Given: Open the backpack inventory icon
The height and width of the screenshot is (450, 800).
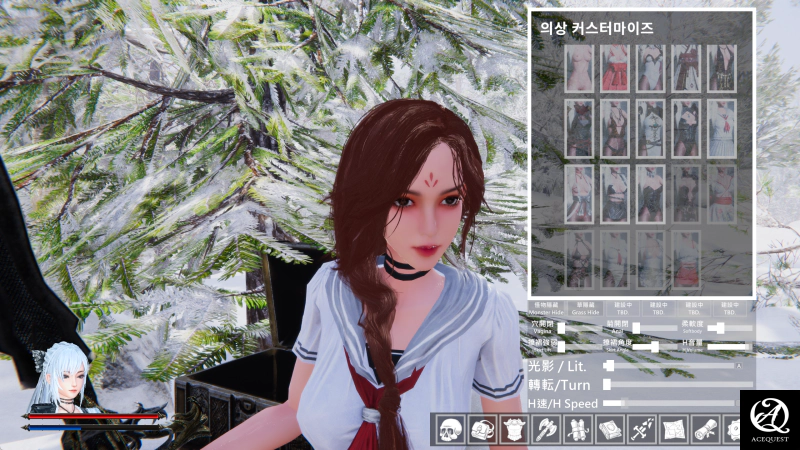Looking at the screenshot, I should (483, 430).
